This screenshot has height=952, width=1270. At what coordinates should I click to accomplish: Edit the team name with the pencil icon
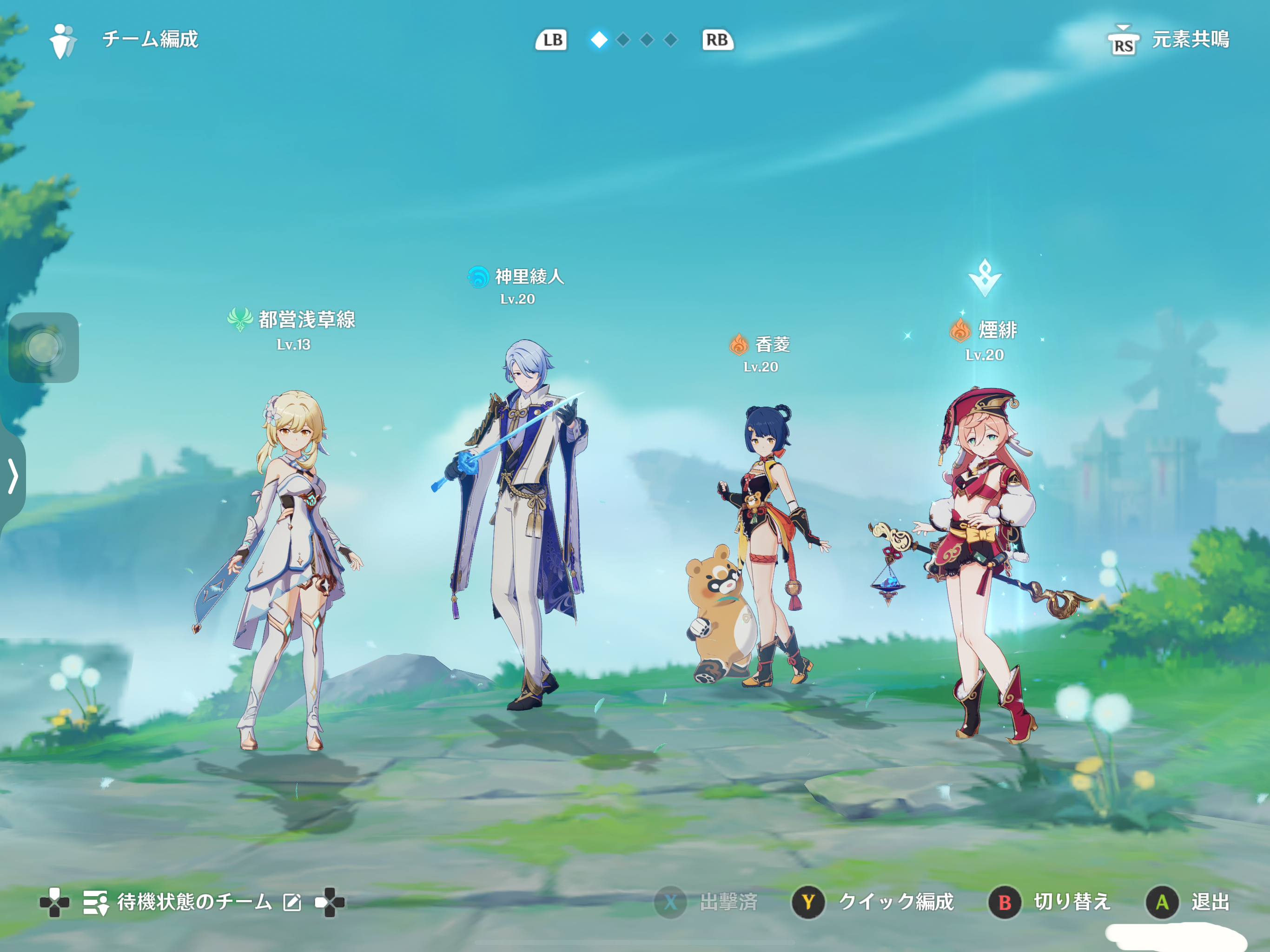point(291,903)
